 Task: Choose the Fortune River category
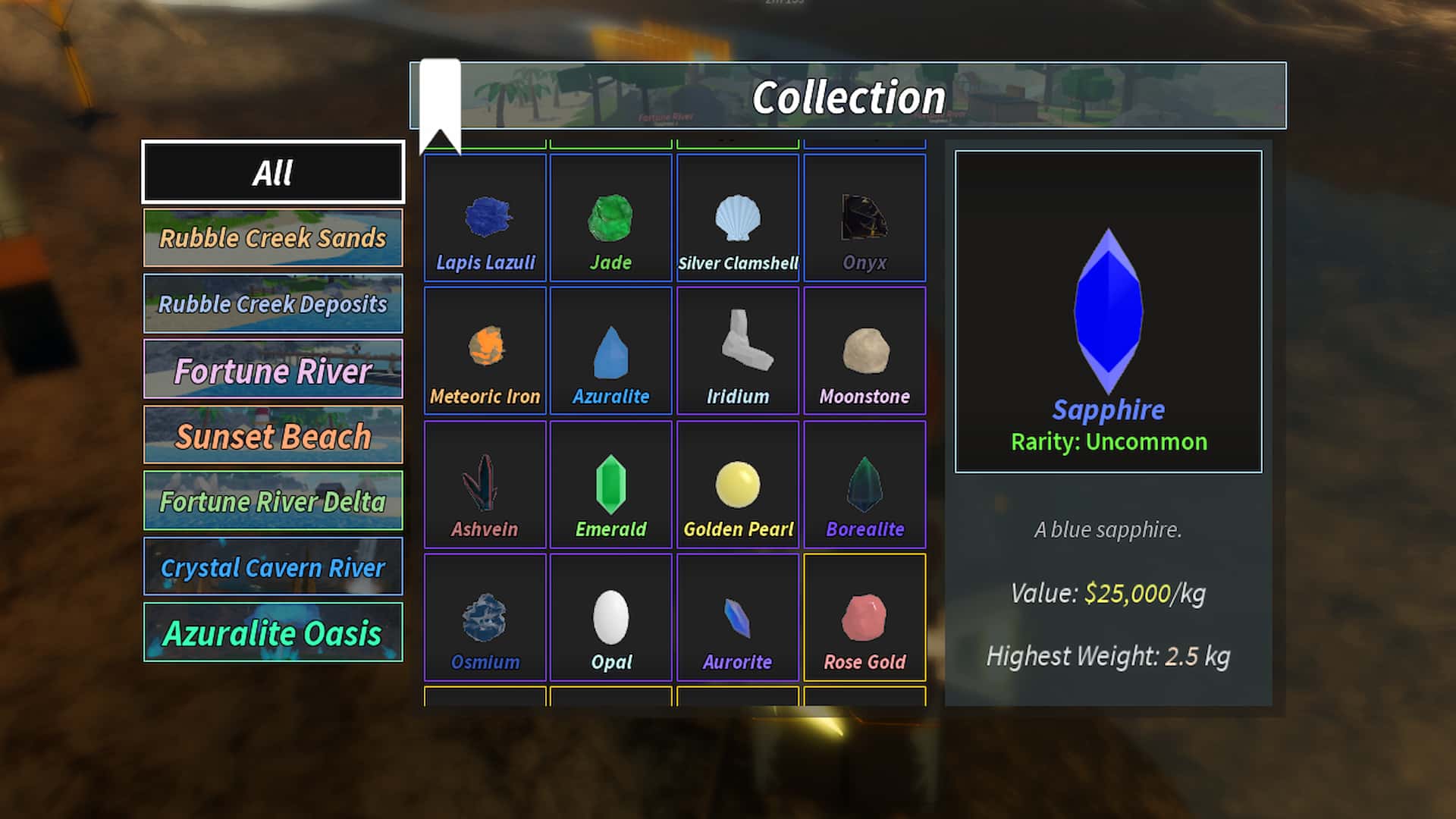click(273, 370)
